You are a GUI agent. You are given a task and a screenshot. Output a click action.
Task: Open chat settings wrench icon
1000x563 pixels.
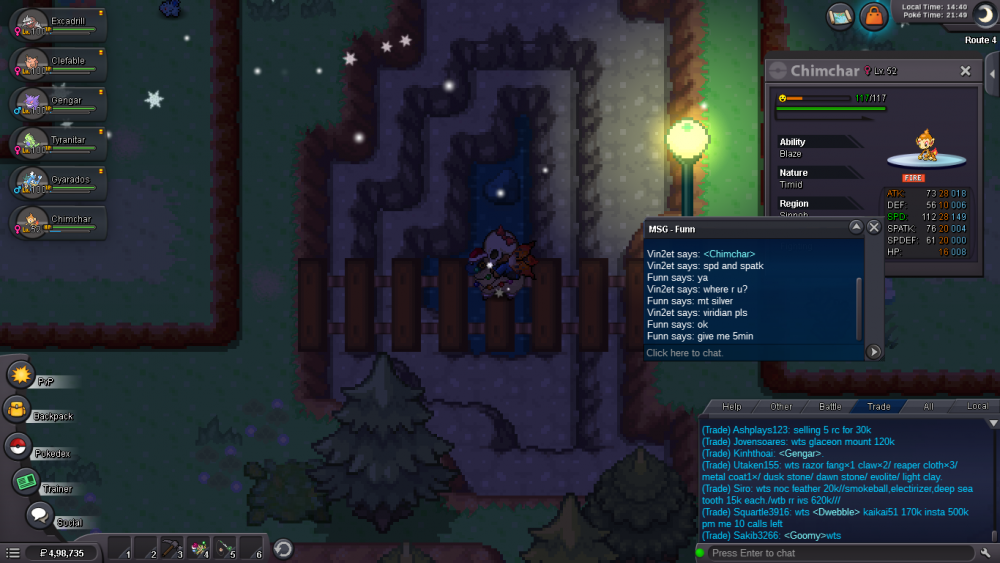point(986,553)
